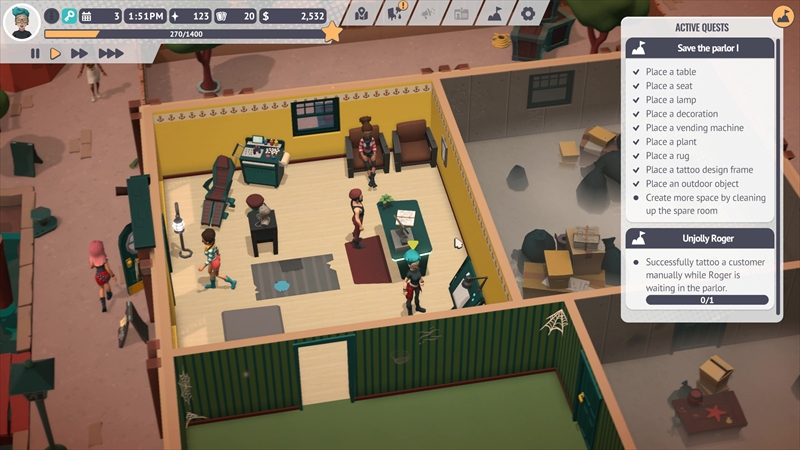Viewport: 800px width, 450px height.
Task: Open the greyed-out storefront menu
Action: [x=461, y=14]
